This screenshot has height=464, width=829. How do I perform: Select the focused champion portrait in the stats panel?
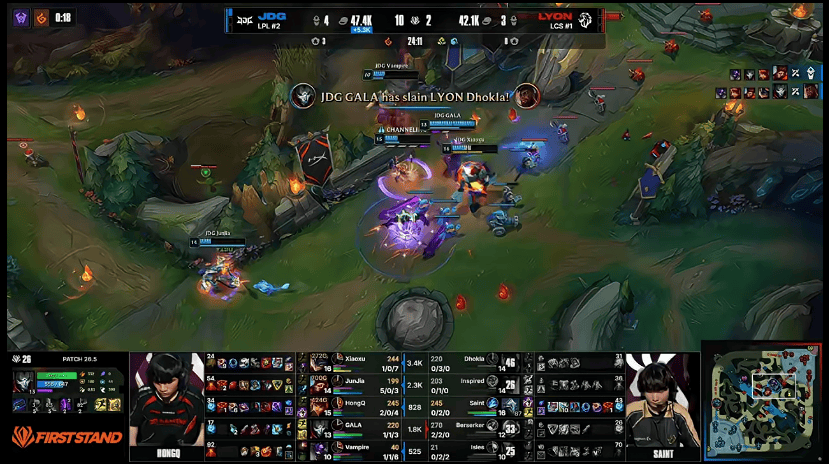(24, 382)
